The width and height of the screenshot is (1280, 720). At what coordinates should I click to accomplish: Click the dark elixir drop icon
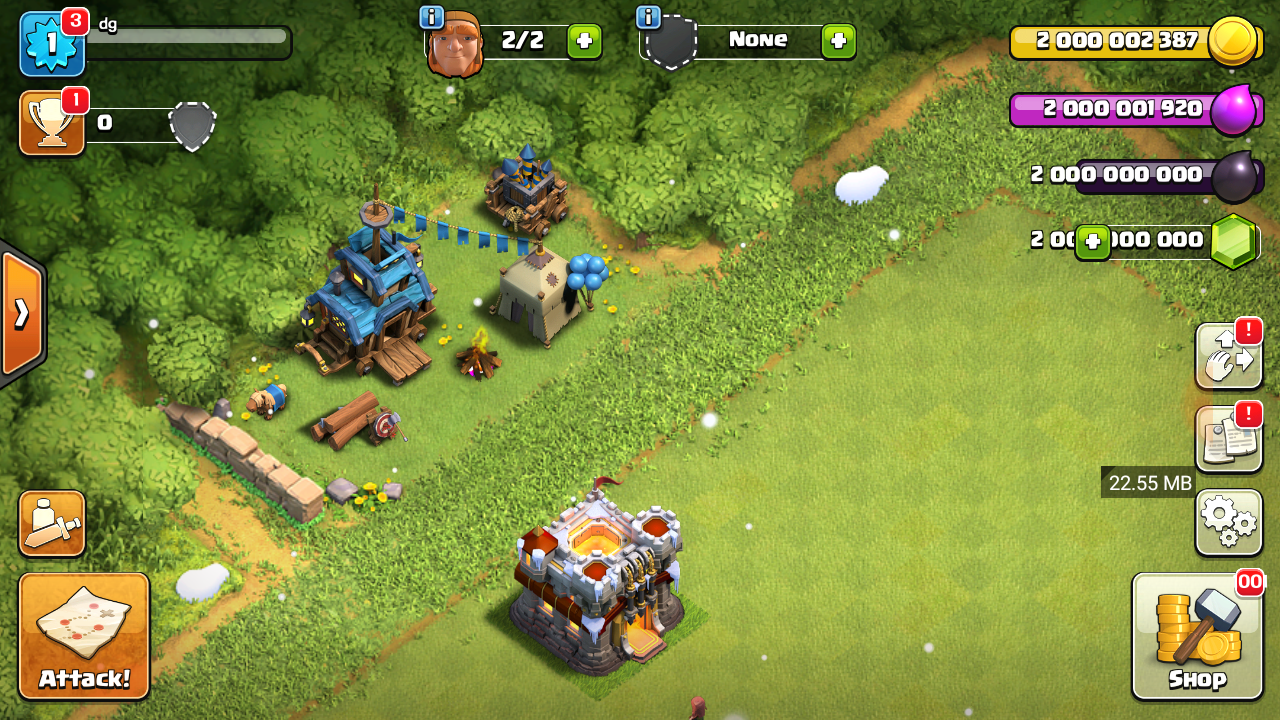pos(1234,176)
